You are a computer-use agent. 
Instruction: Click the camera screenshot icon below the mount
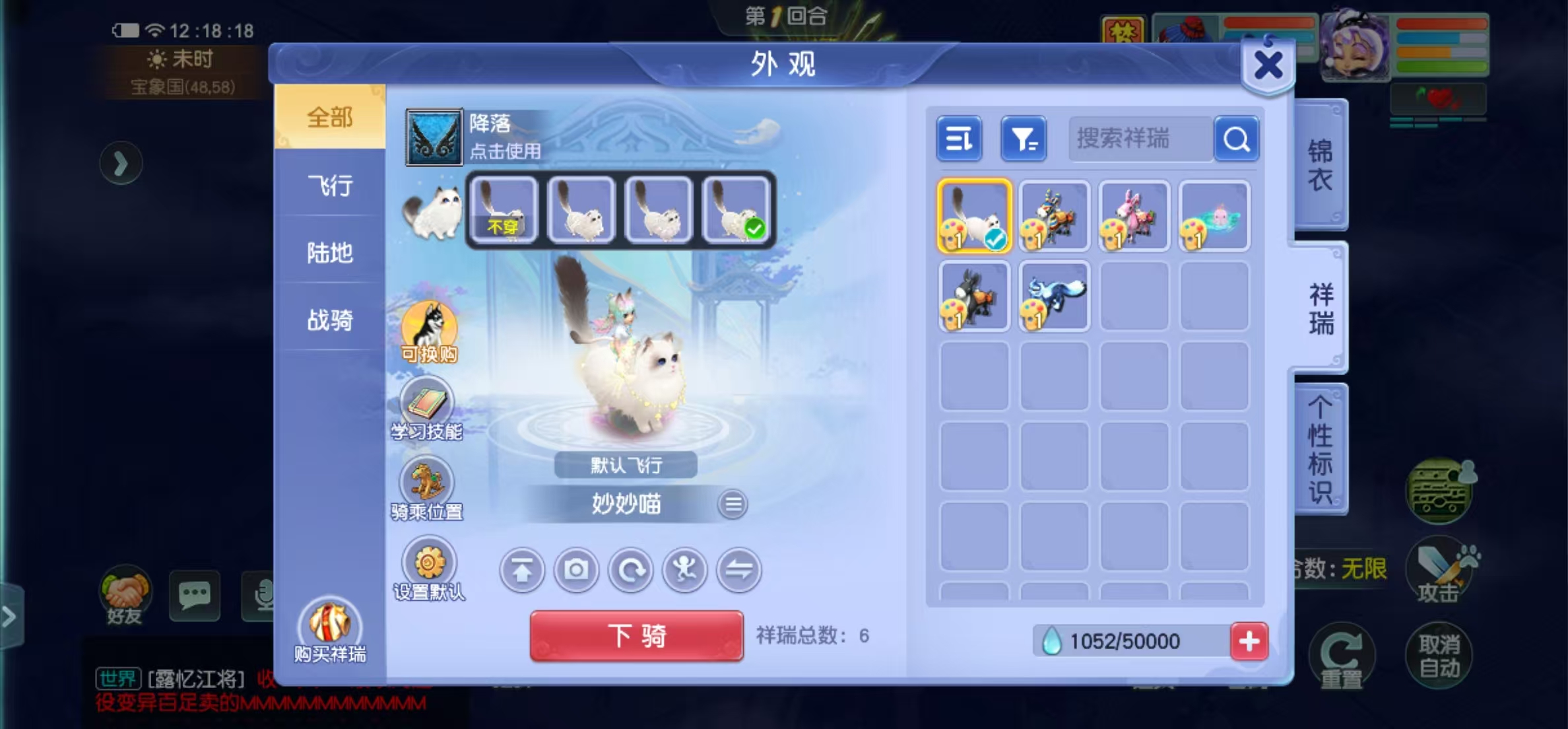pyautogui.click(x=576, y=570)
